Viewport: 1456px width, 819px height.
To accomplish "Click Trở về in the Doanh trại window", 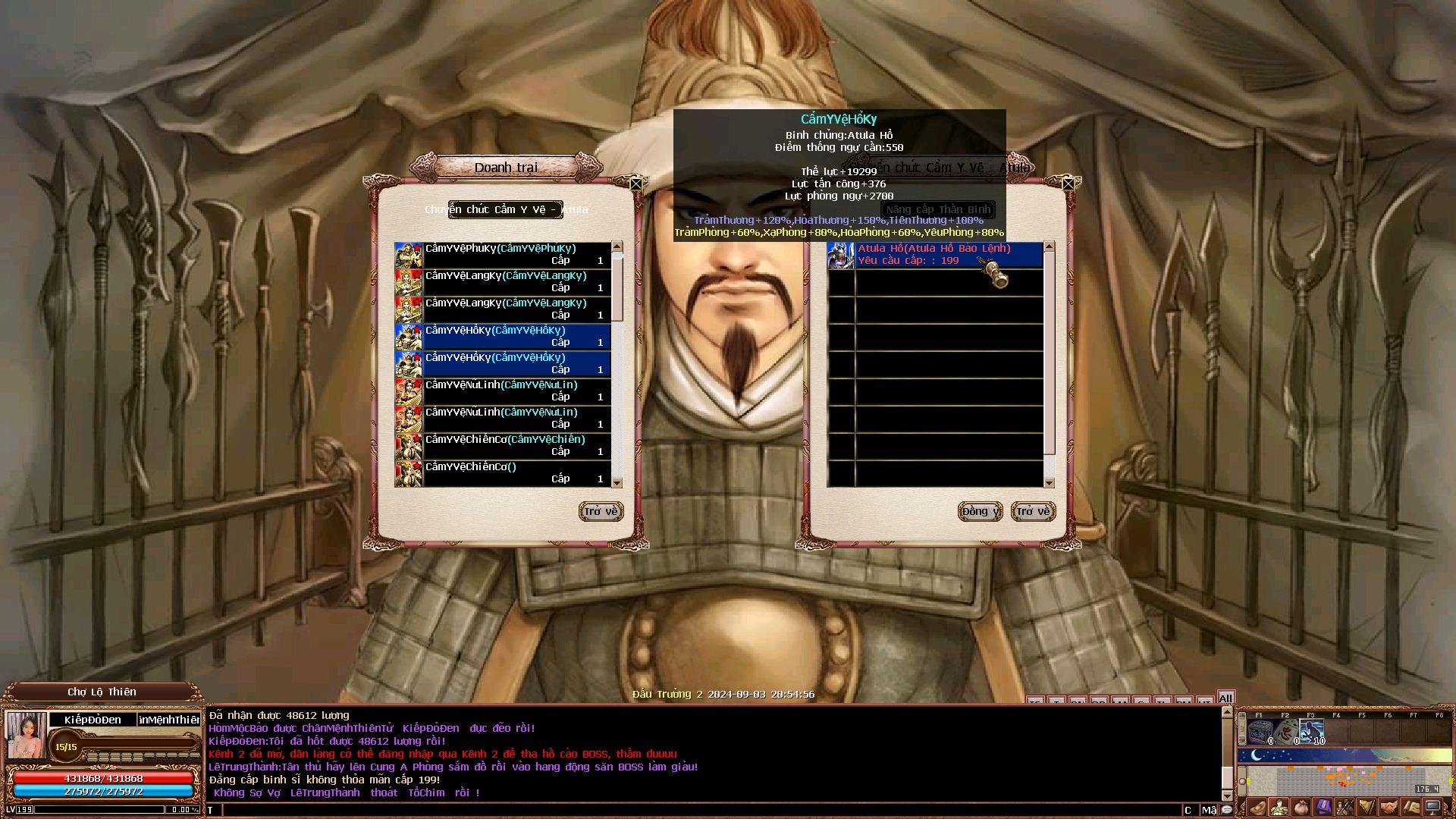I will tap(601, 512).
